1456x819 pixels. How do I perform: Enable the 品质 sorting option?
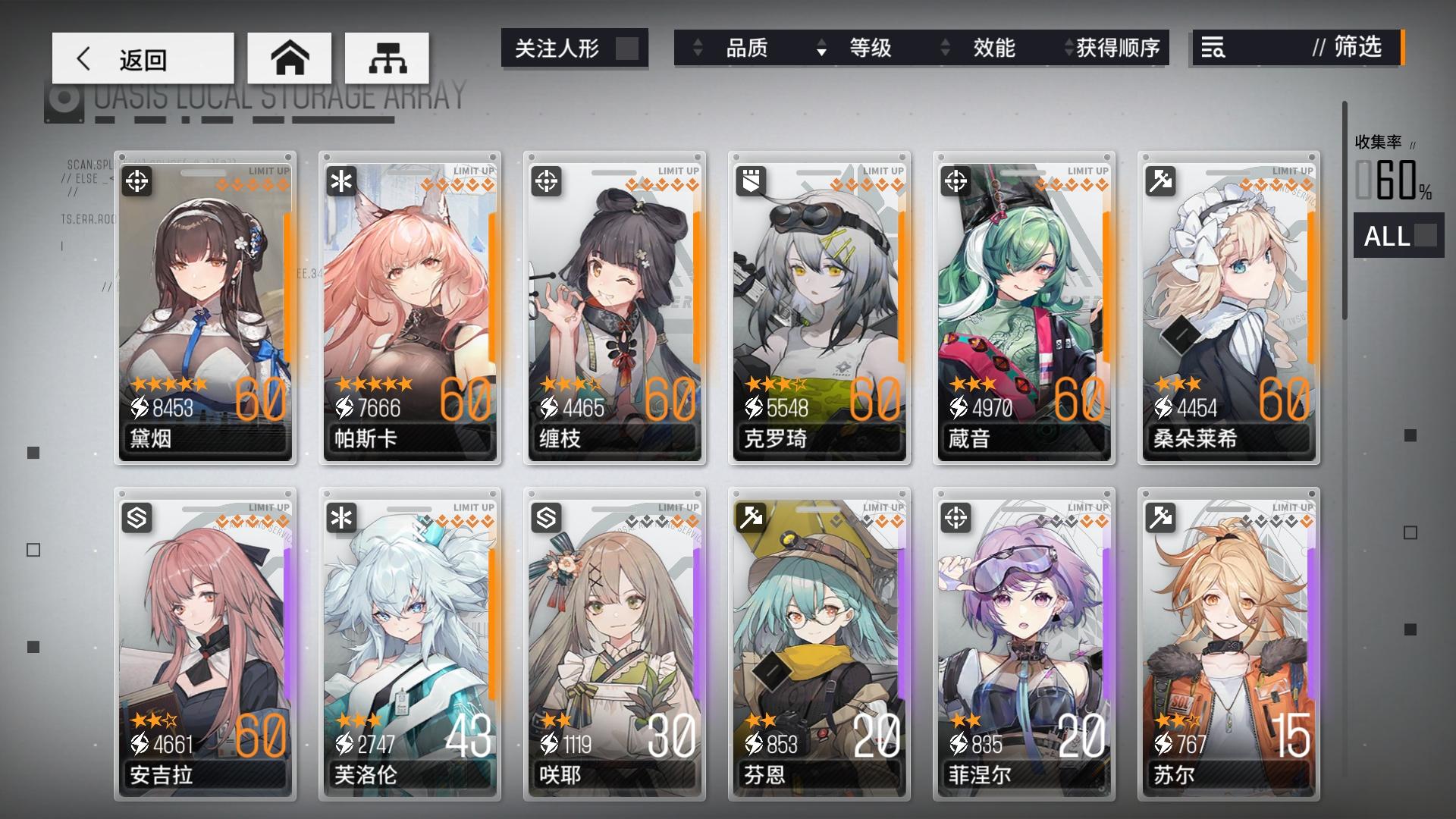(746, 48)
